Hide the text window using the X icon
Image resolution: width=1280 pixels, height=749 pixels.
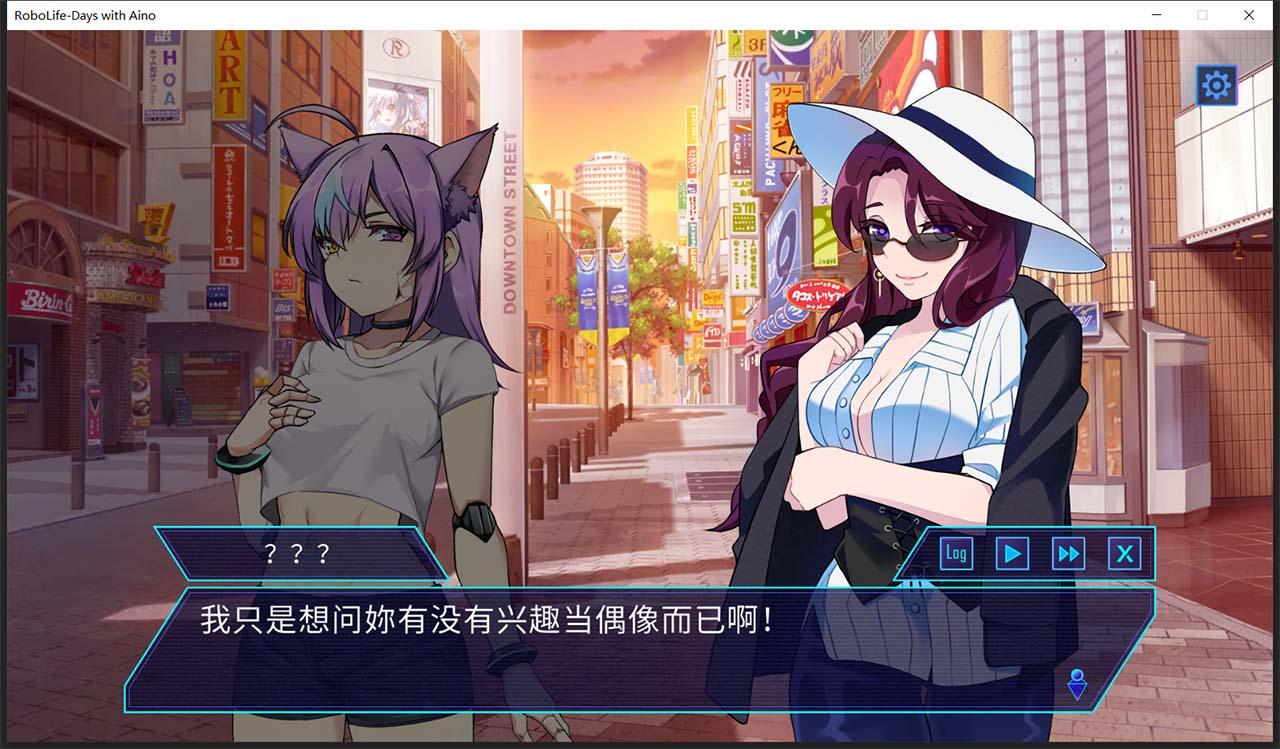click(x=1125, y=552)
